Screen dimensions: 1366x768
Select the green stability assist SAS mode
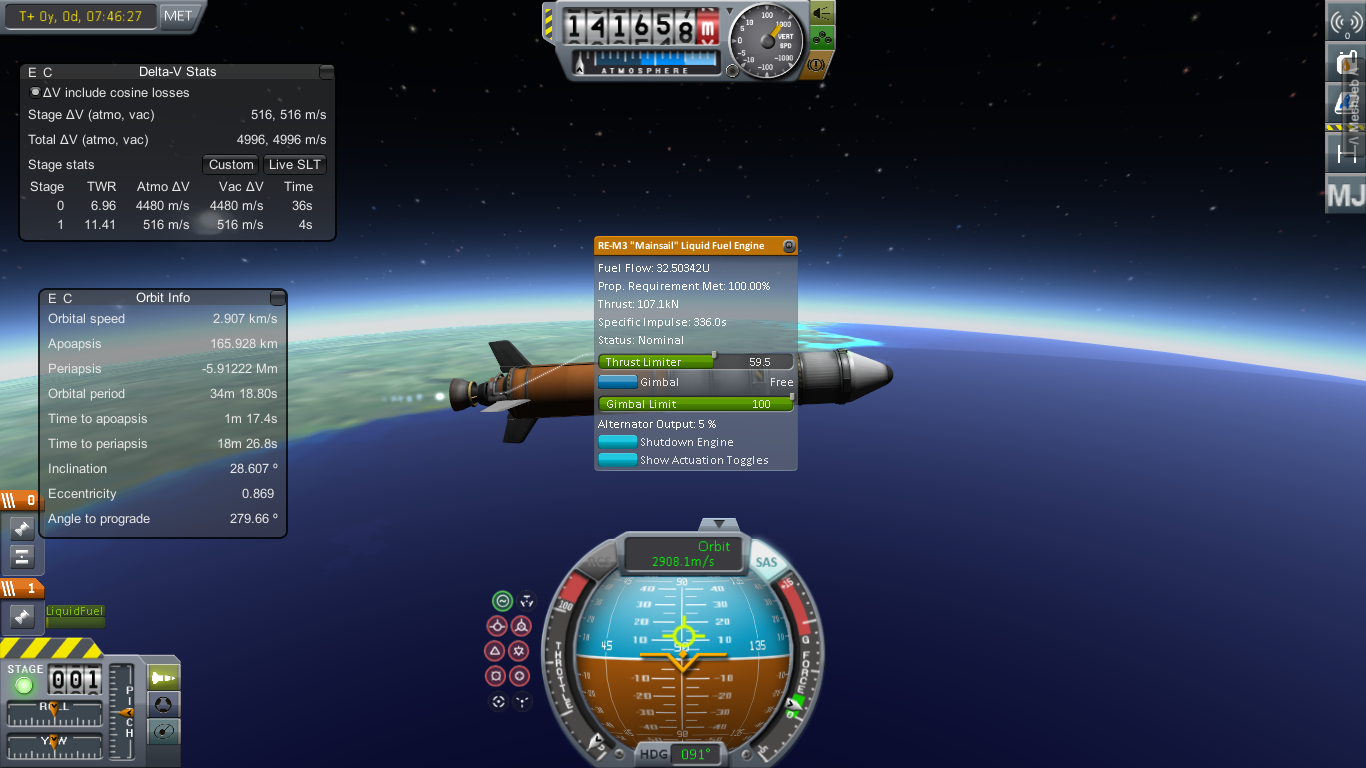pyautogui.click(x=502, y=601)
